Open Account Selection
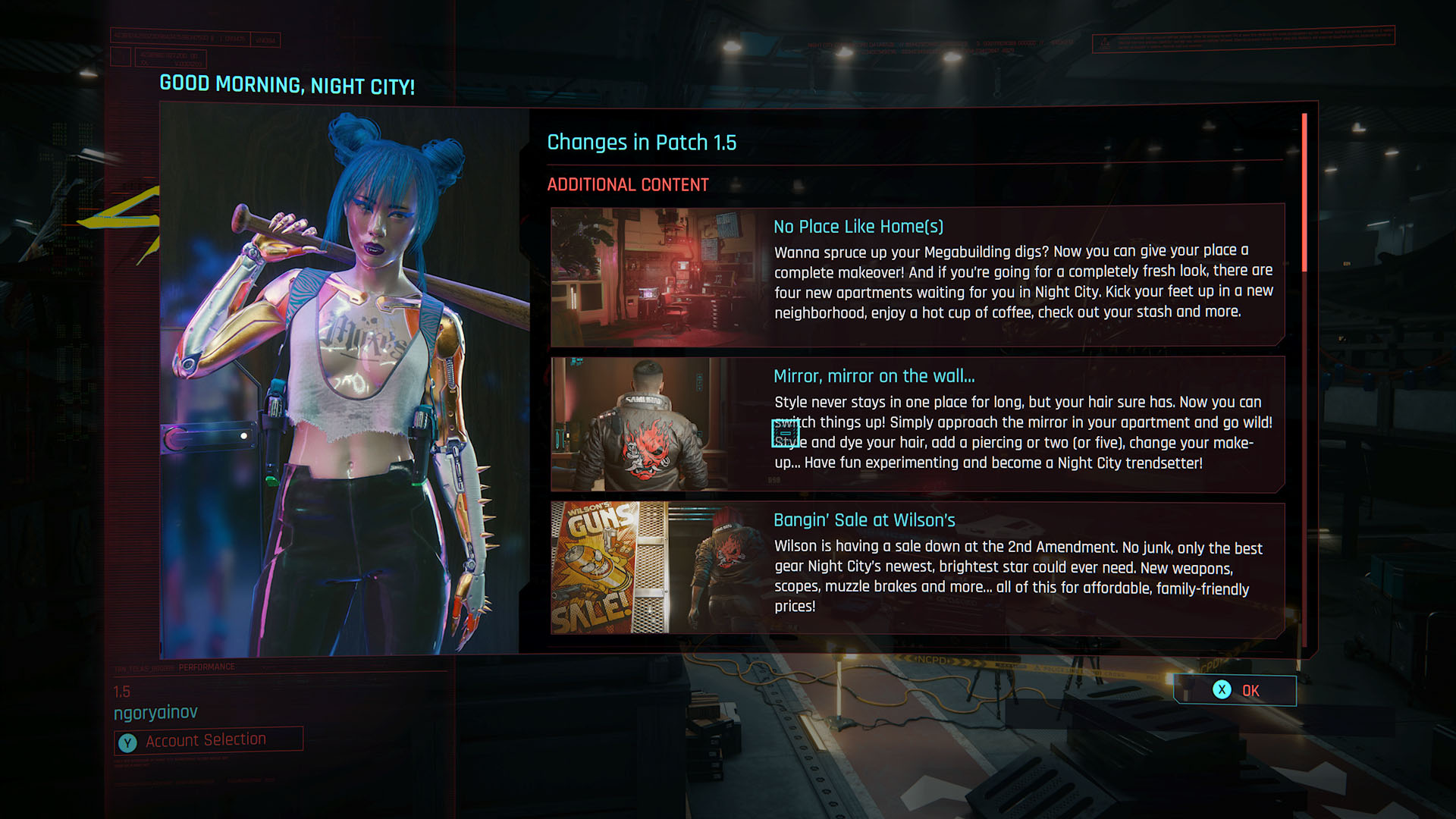This screenshot has width=1456, height=819. coord(208,740)
